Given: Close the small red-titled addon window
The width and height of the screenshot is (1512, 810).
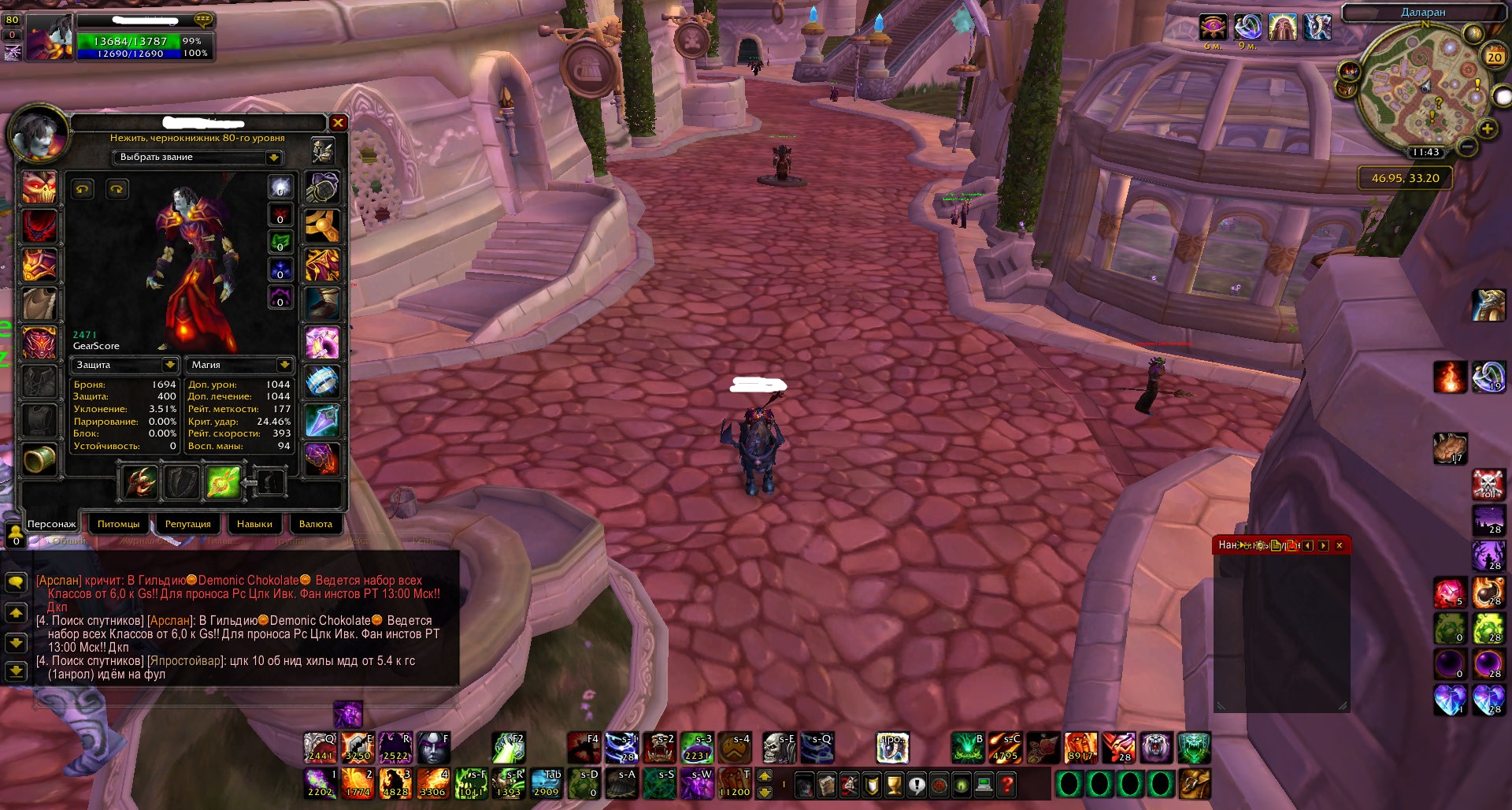Looking at the screenshot, I should tap(1339, 545).
